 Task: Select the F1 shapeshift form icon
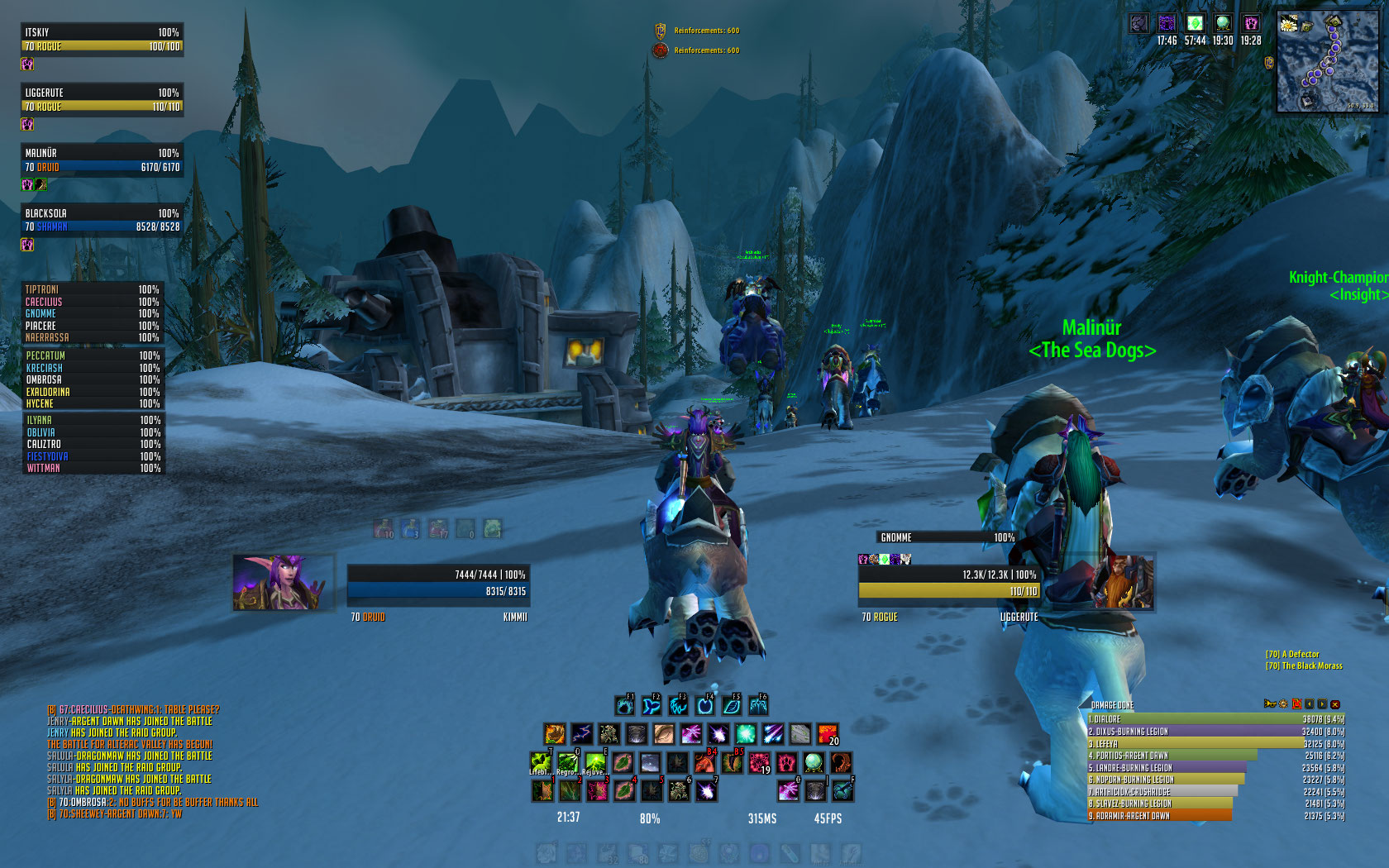(x=624, y=705)
